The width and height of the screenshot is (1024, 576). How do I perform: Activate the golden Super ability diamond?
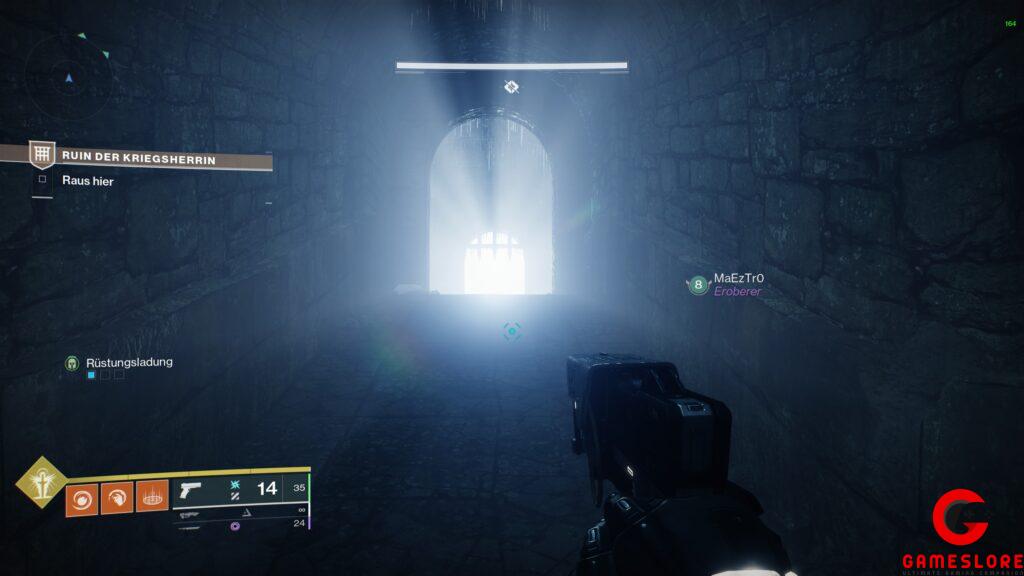39,485
